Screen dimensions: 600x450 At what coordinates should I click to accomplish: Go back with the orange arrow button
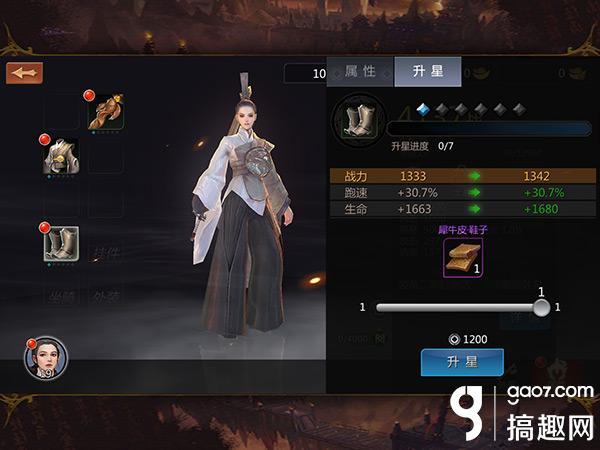pos(23,73)
